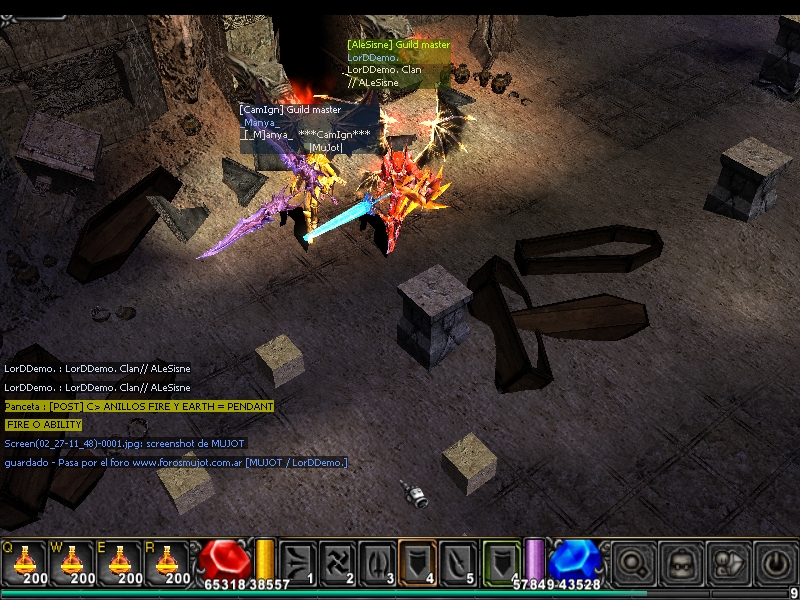Select the green-framed shield skill slot
Screen dimensions: 800x600
[x=500, y=562]
